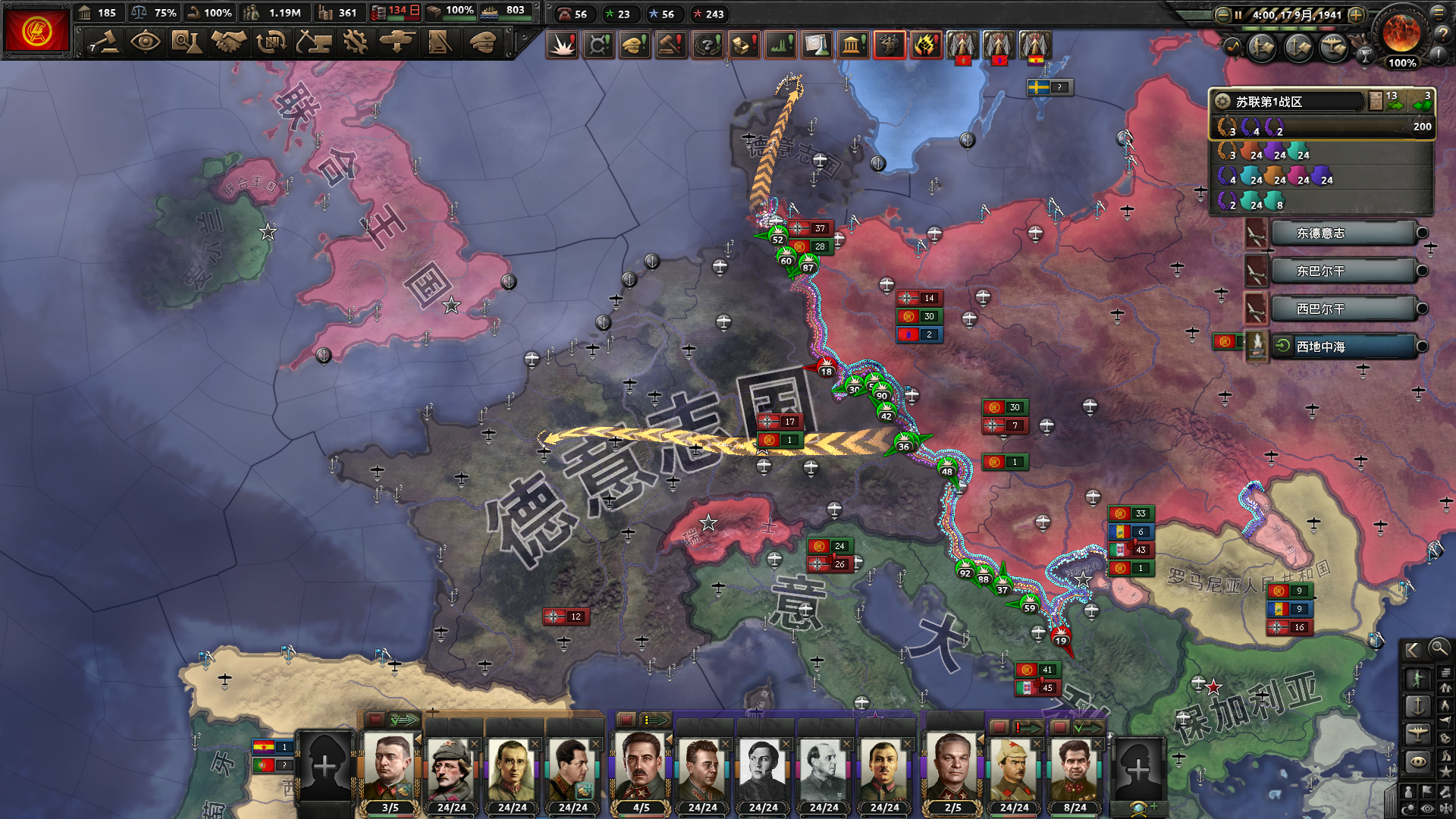Open the intelligence eye menu

[x=145, y=42]
